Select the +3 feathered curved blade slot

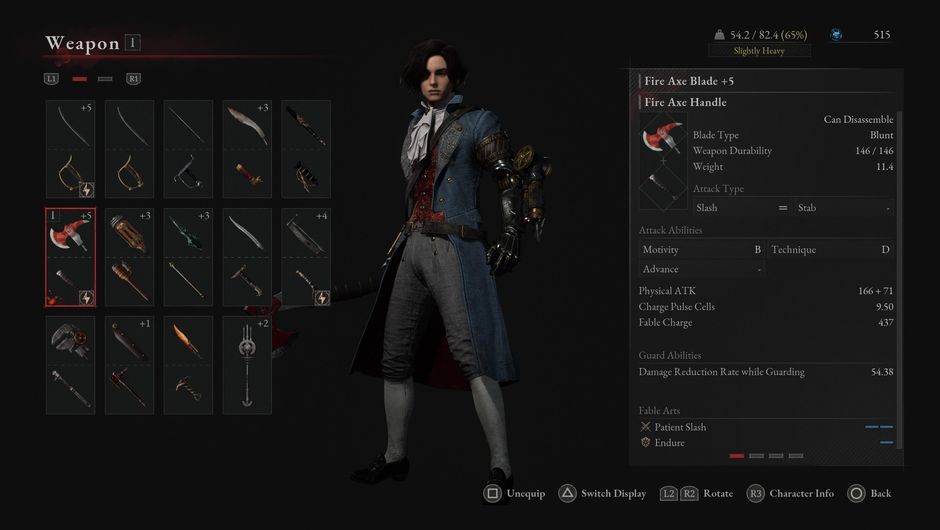pos(247,149)
